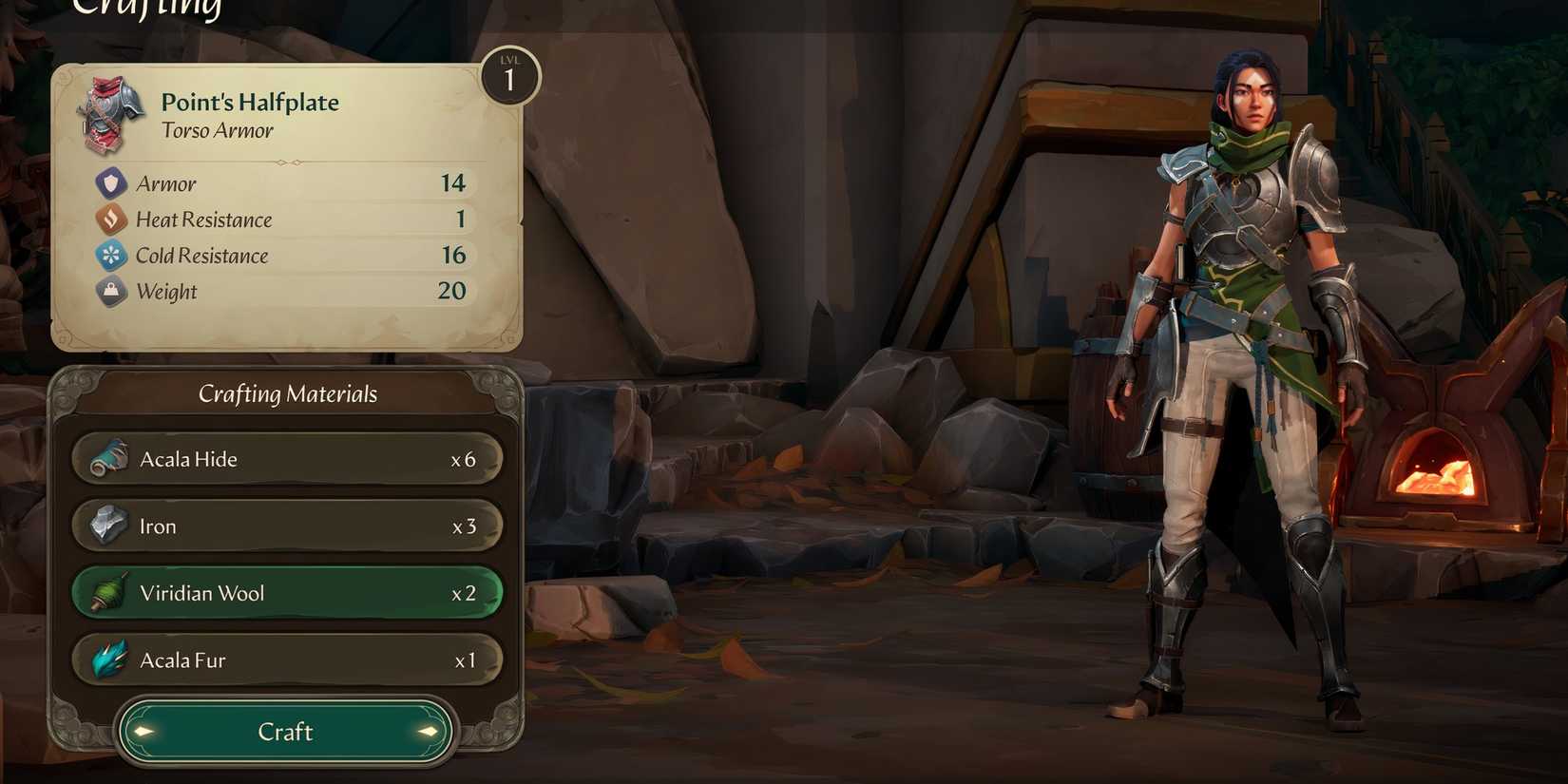Select the Acala Fur tuft icon

click(111, 659)
